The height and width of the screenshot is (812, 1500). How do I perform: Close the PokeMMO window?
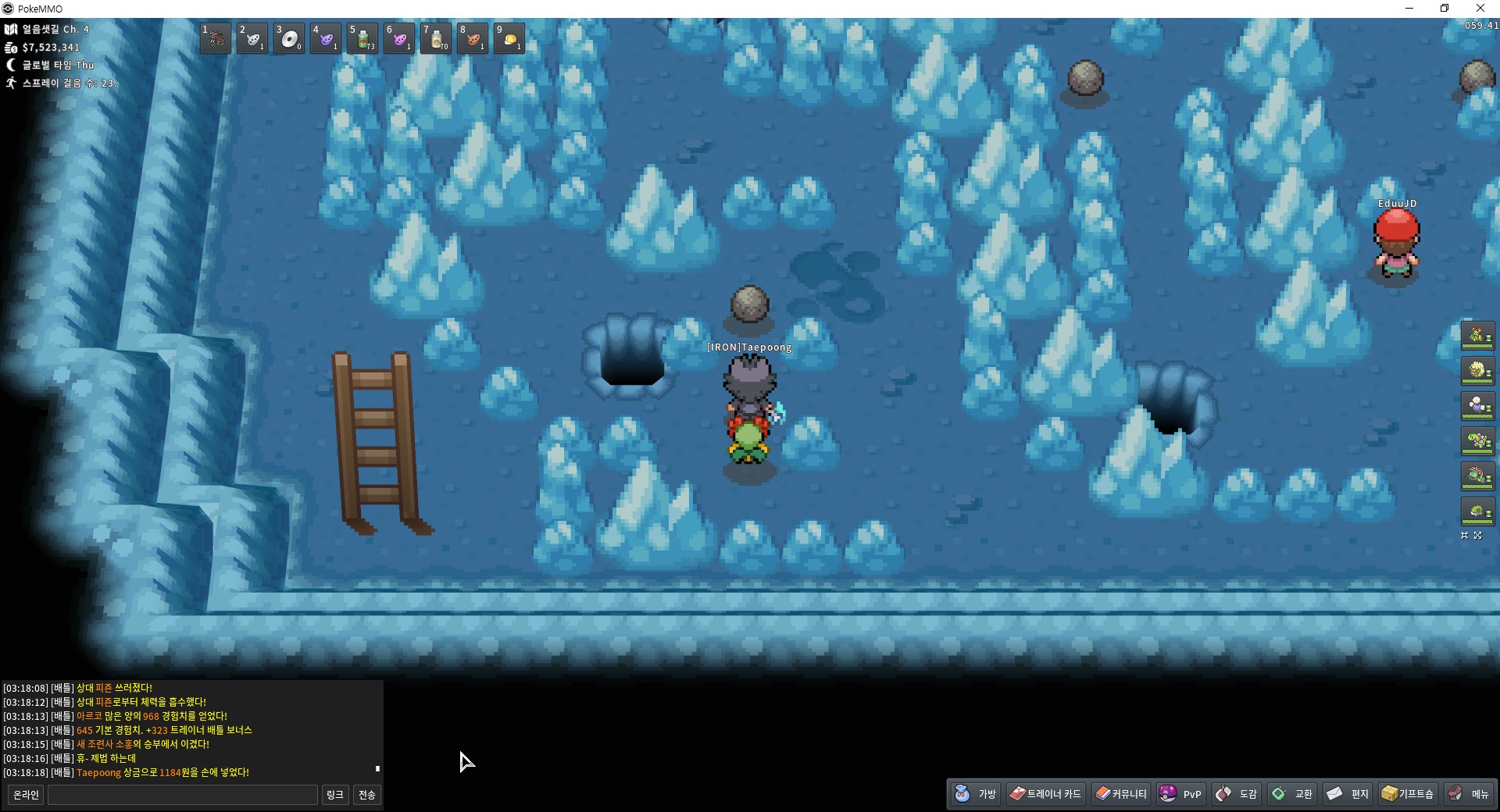(x=1480, y=9)
